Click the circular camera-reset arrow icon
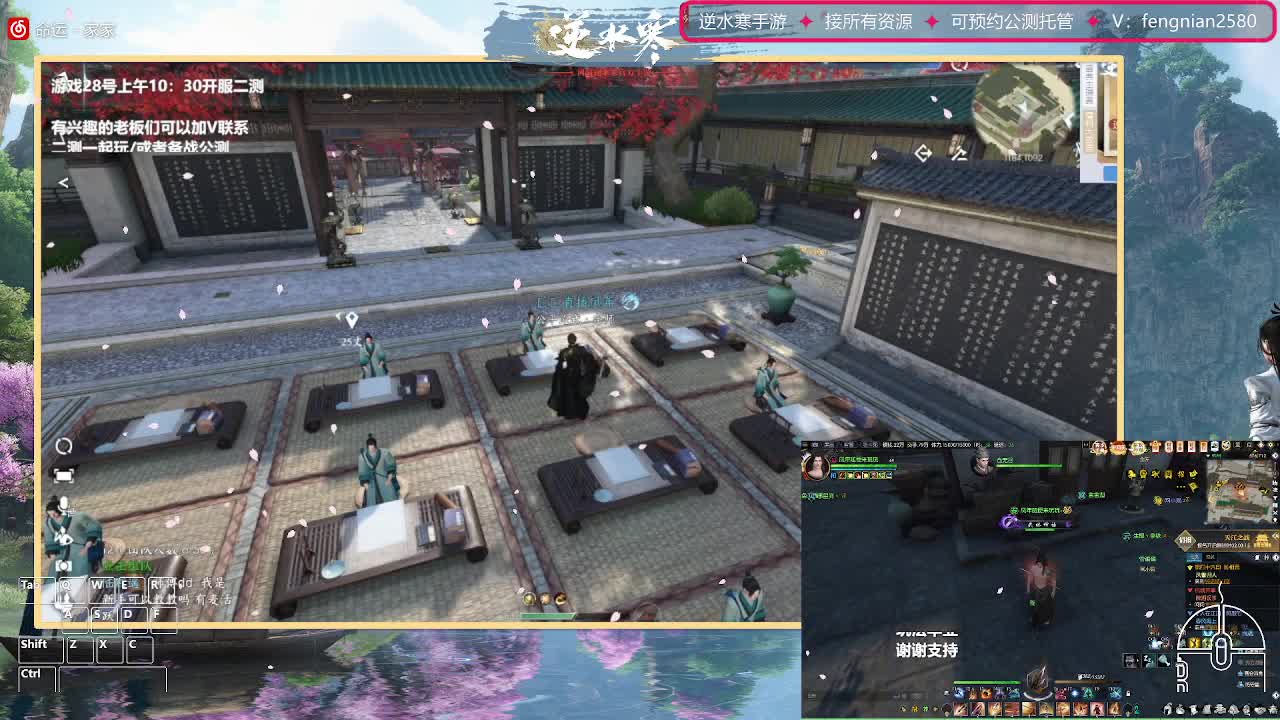 [x=64, y=447]
